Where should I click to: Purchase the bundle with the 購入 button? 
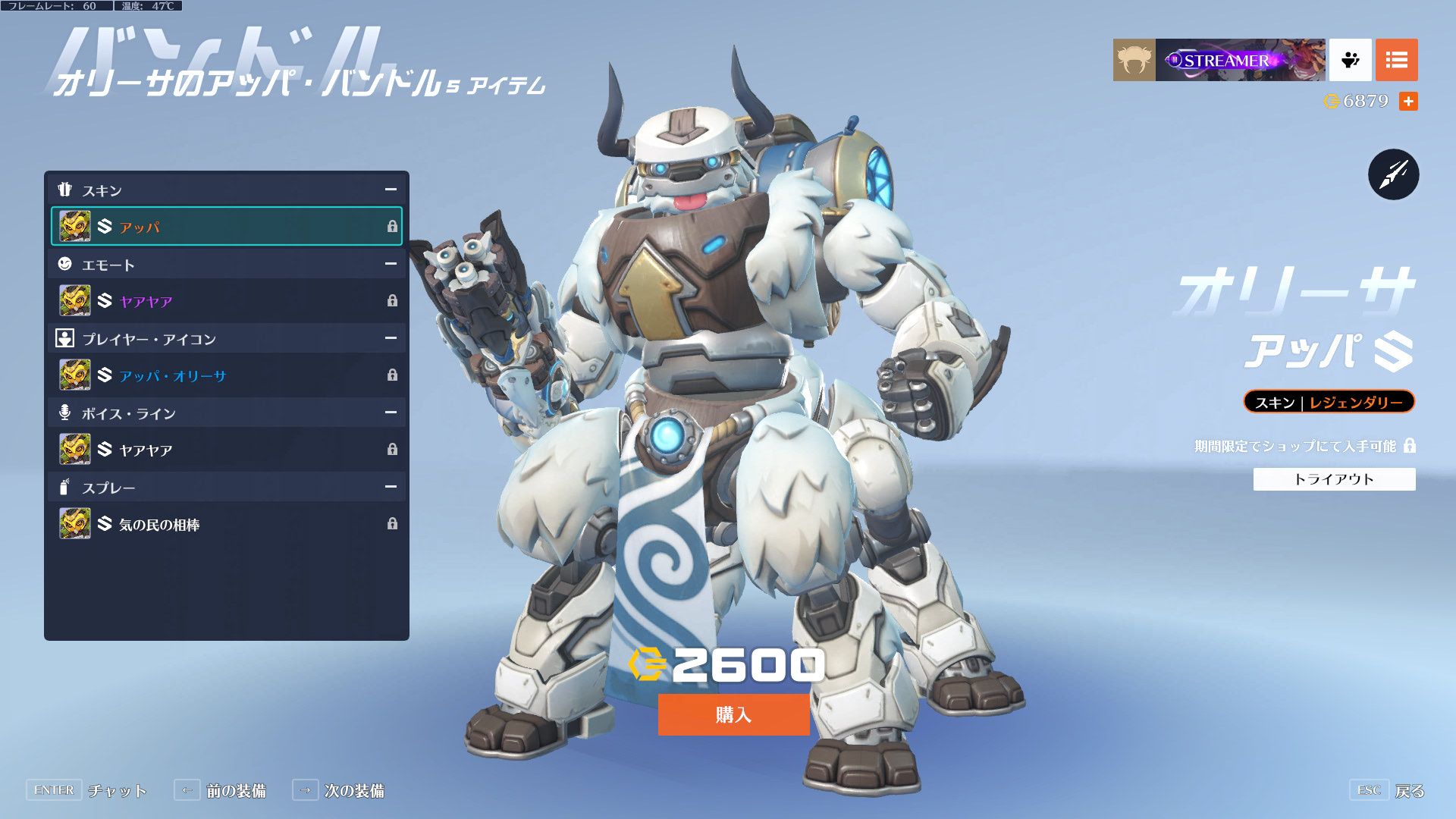[x=733, y=714]
